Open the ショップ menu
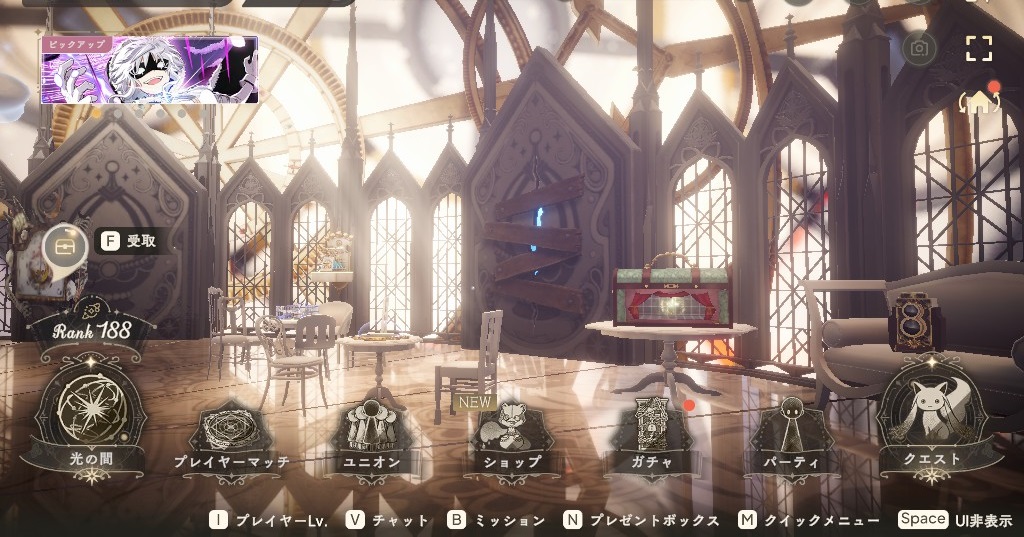Viewport: 1024px width, 537px height. coord(512,437)
